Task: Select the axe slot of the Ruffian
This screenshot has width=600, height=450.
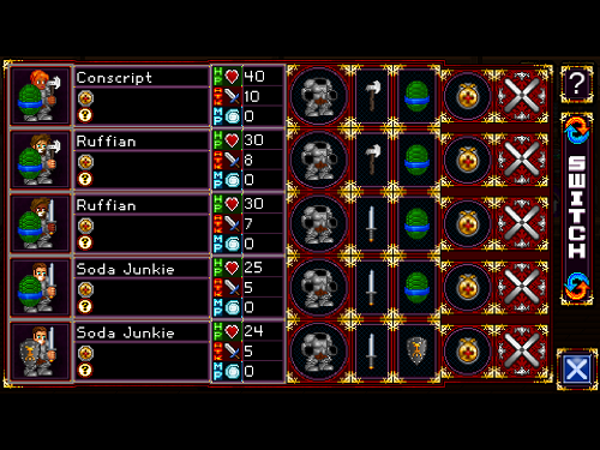Action: [370, 160]
